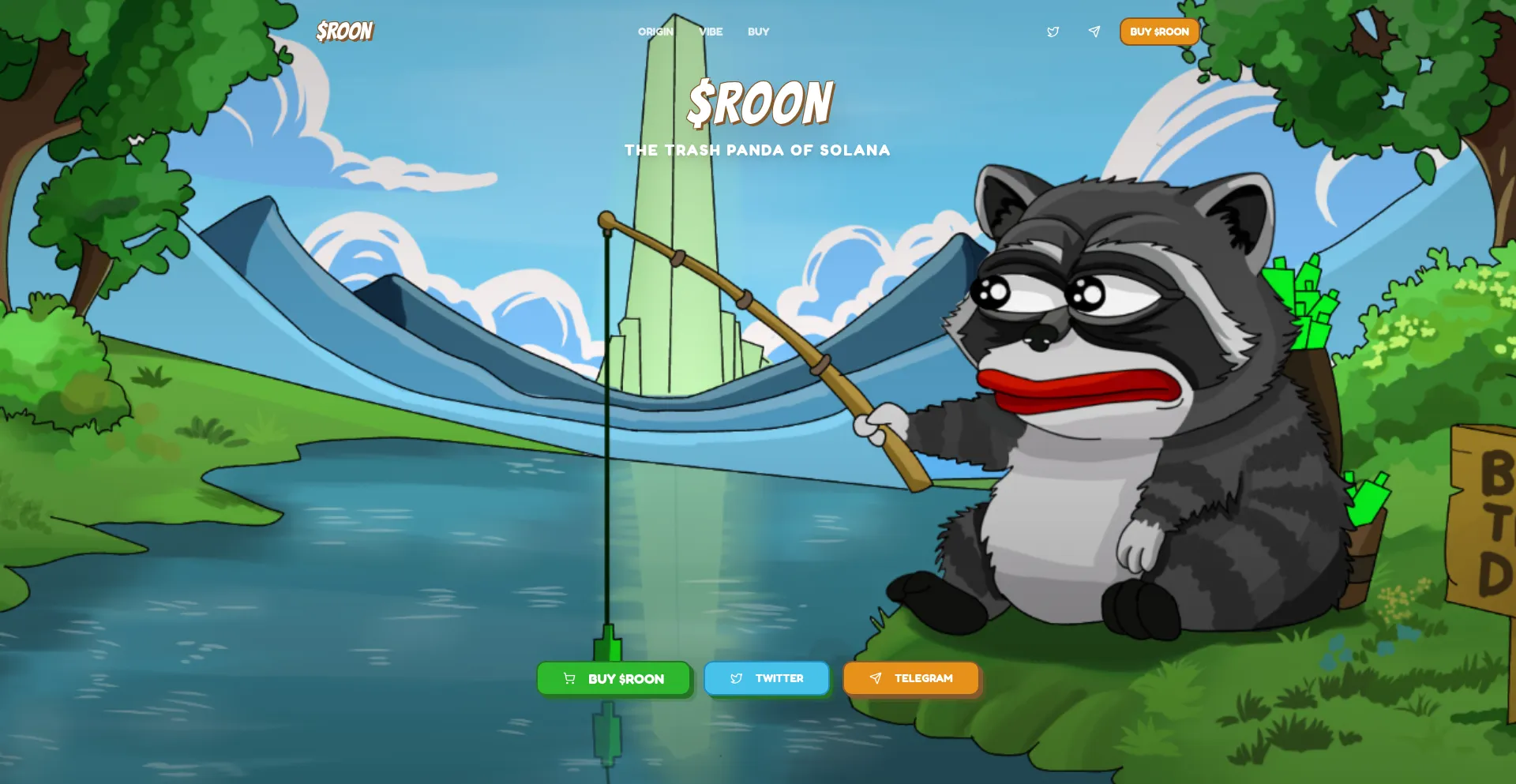Navigate to the VIBE section in the navbar

point(710,32)
